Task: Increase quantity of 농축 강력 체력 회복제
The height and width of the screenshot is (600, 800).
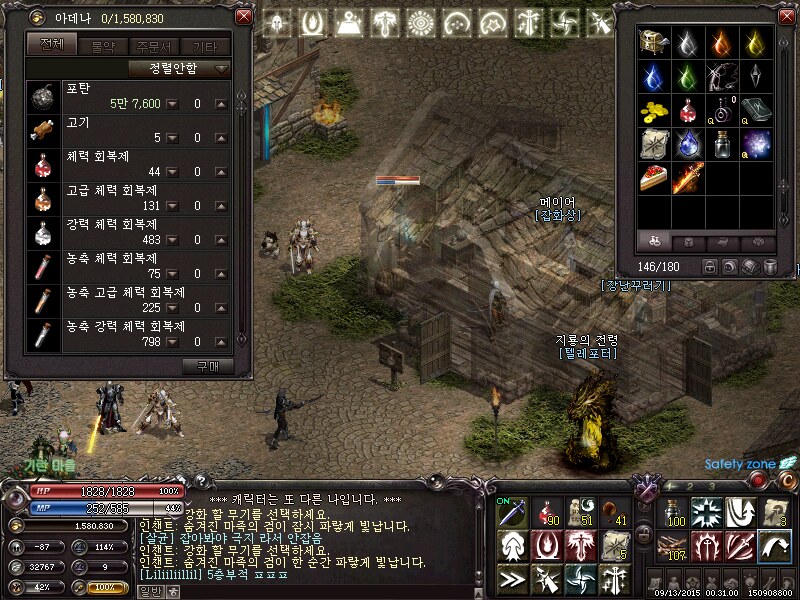Action: pyautogui.click(x=220, y=343)
